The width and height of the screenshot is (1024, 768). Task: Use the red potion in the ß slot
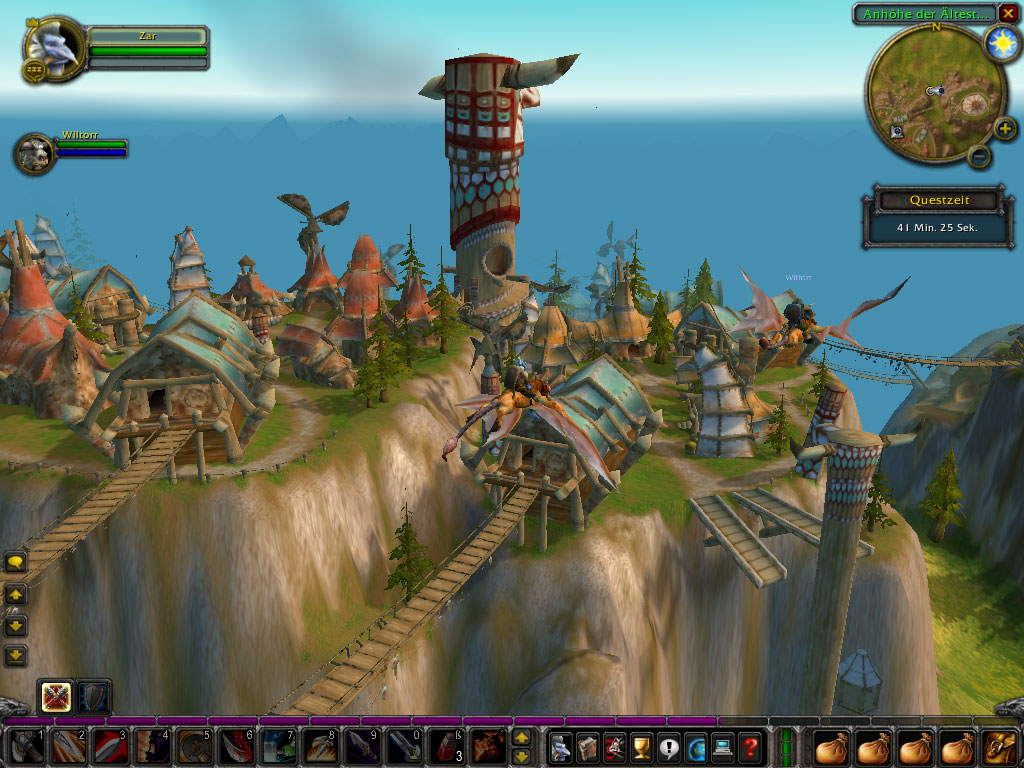tap(445, 747)
